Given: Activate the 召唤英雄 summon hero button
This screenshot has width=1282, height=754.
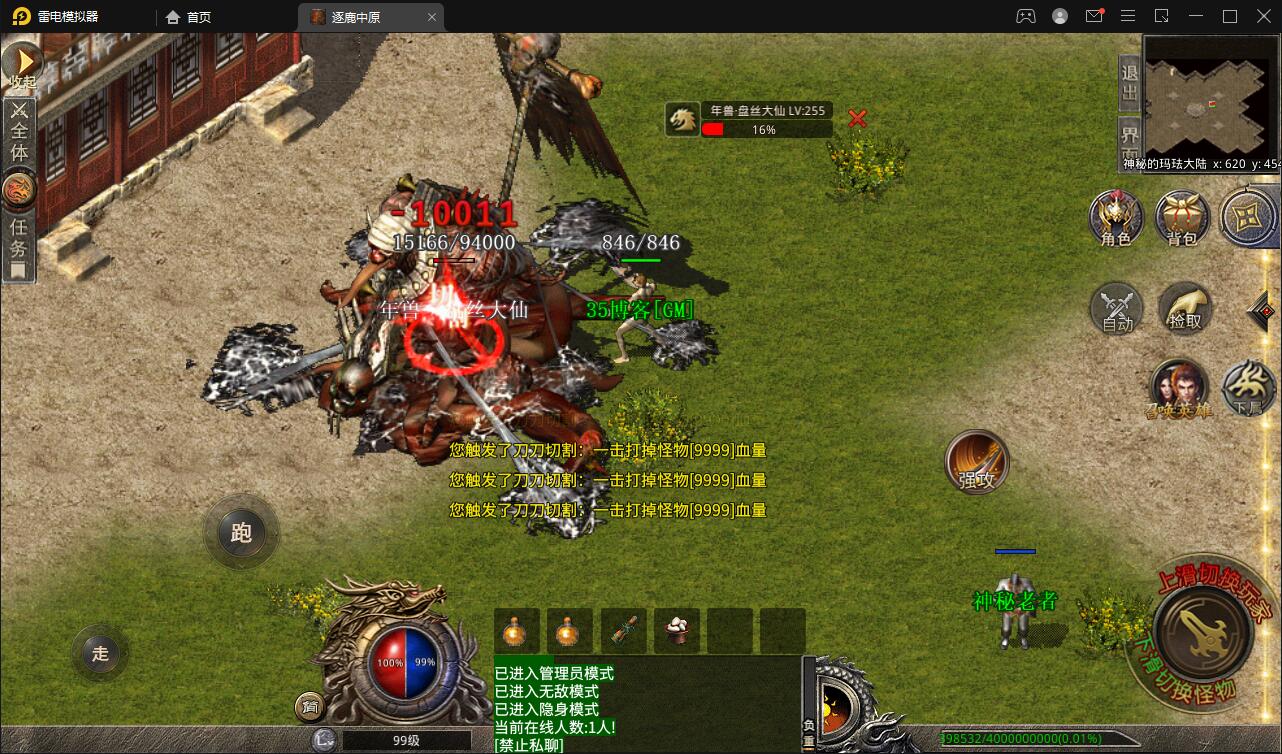Looking at the screenshot, I should point(1179,387).
